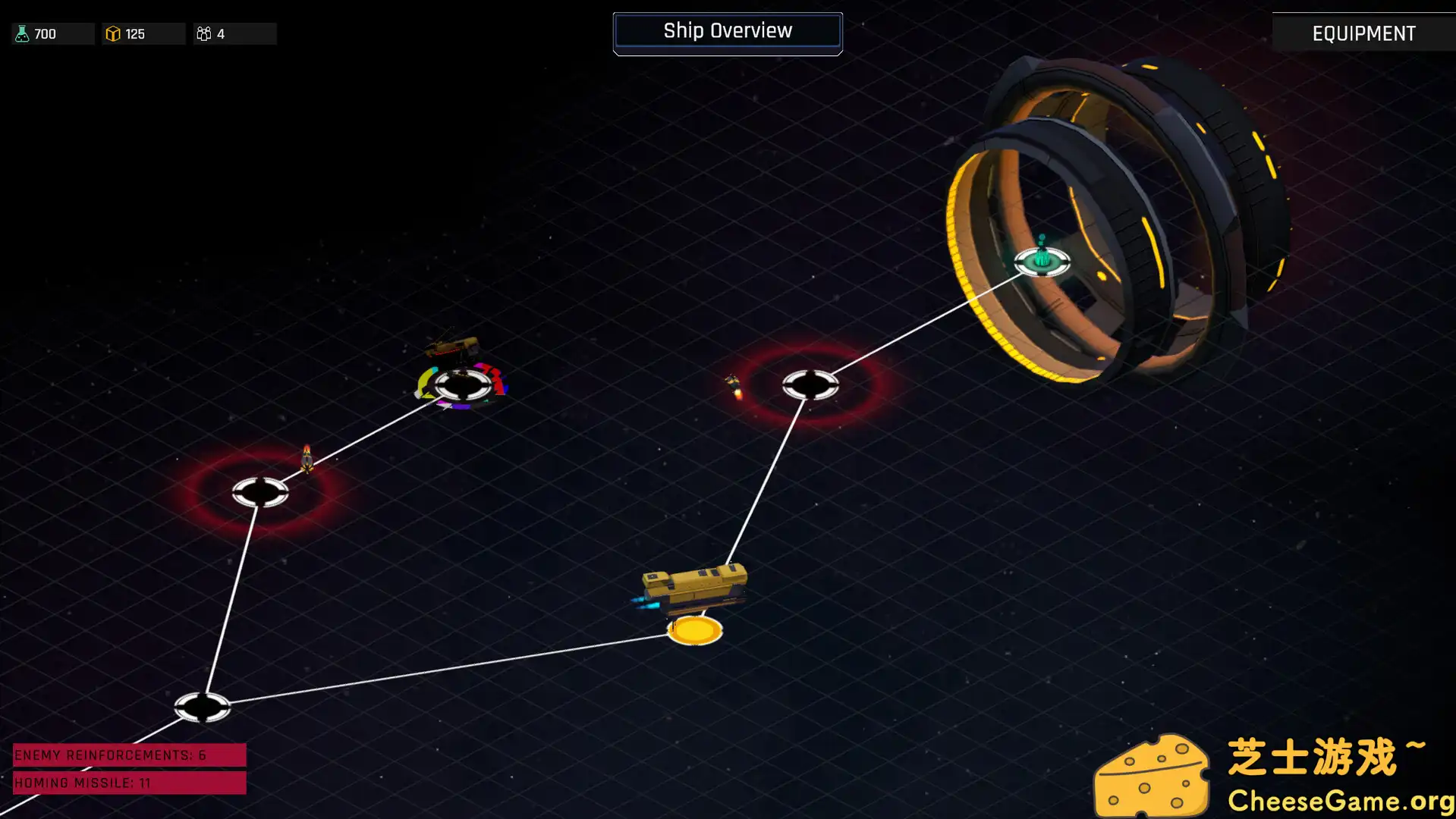This screenshot has height=819, width=1456.
Task: Click the Homing Missile: 11 alert
Action: click(129, 783)
